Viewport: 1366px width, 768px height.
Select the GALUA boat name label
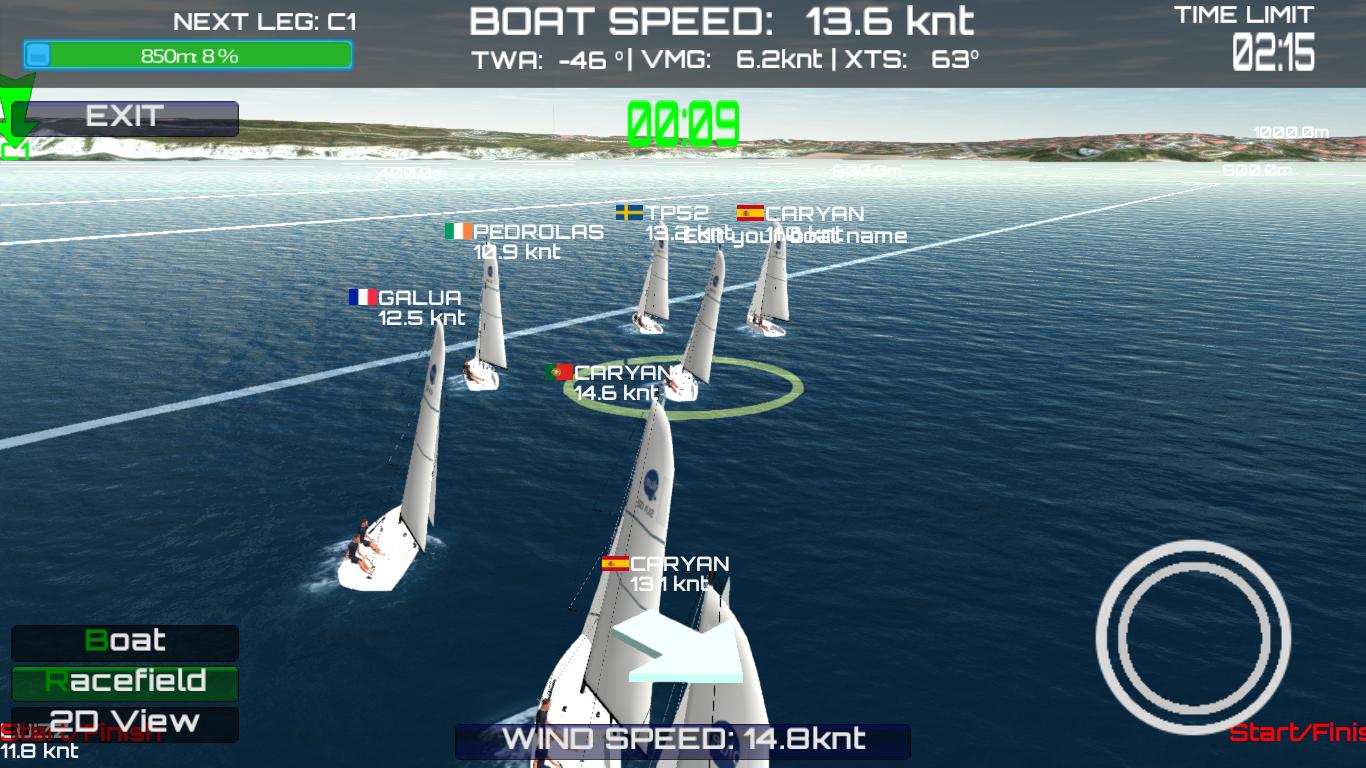pyautogui.click(x=418, y=297)
